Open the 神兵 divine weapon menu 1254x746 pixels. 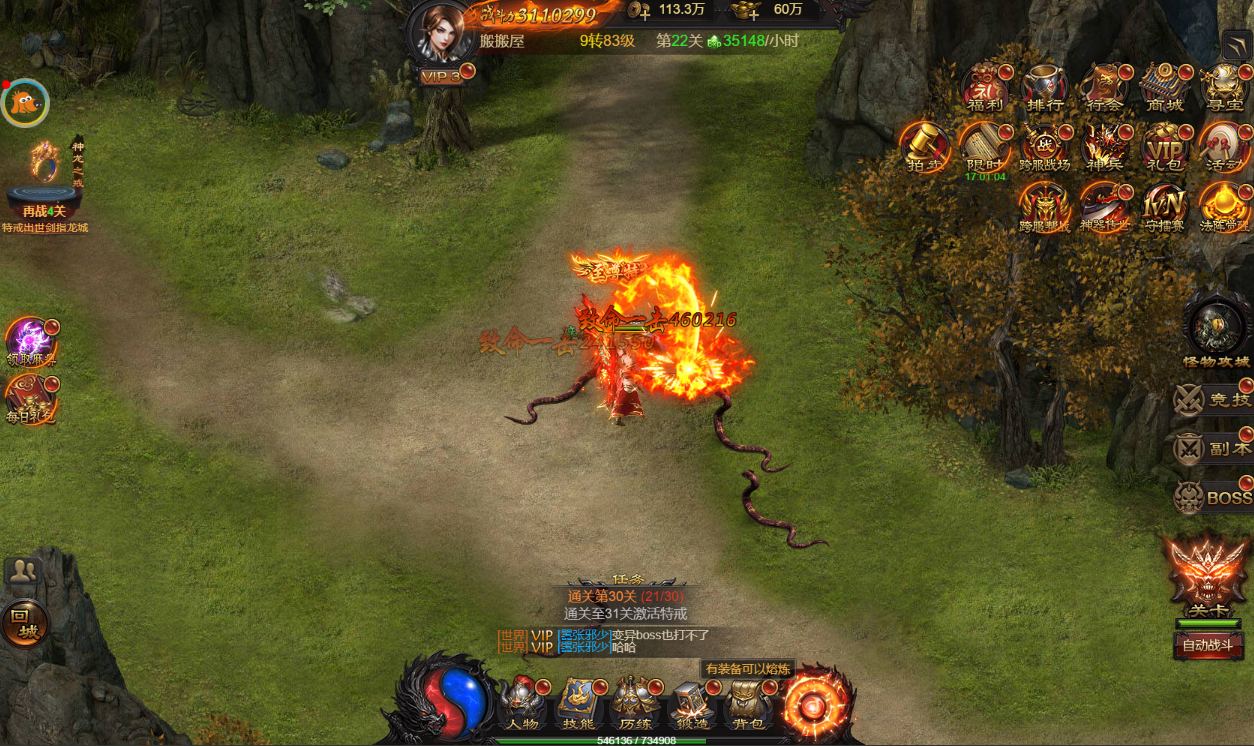[1104, 147]
